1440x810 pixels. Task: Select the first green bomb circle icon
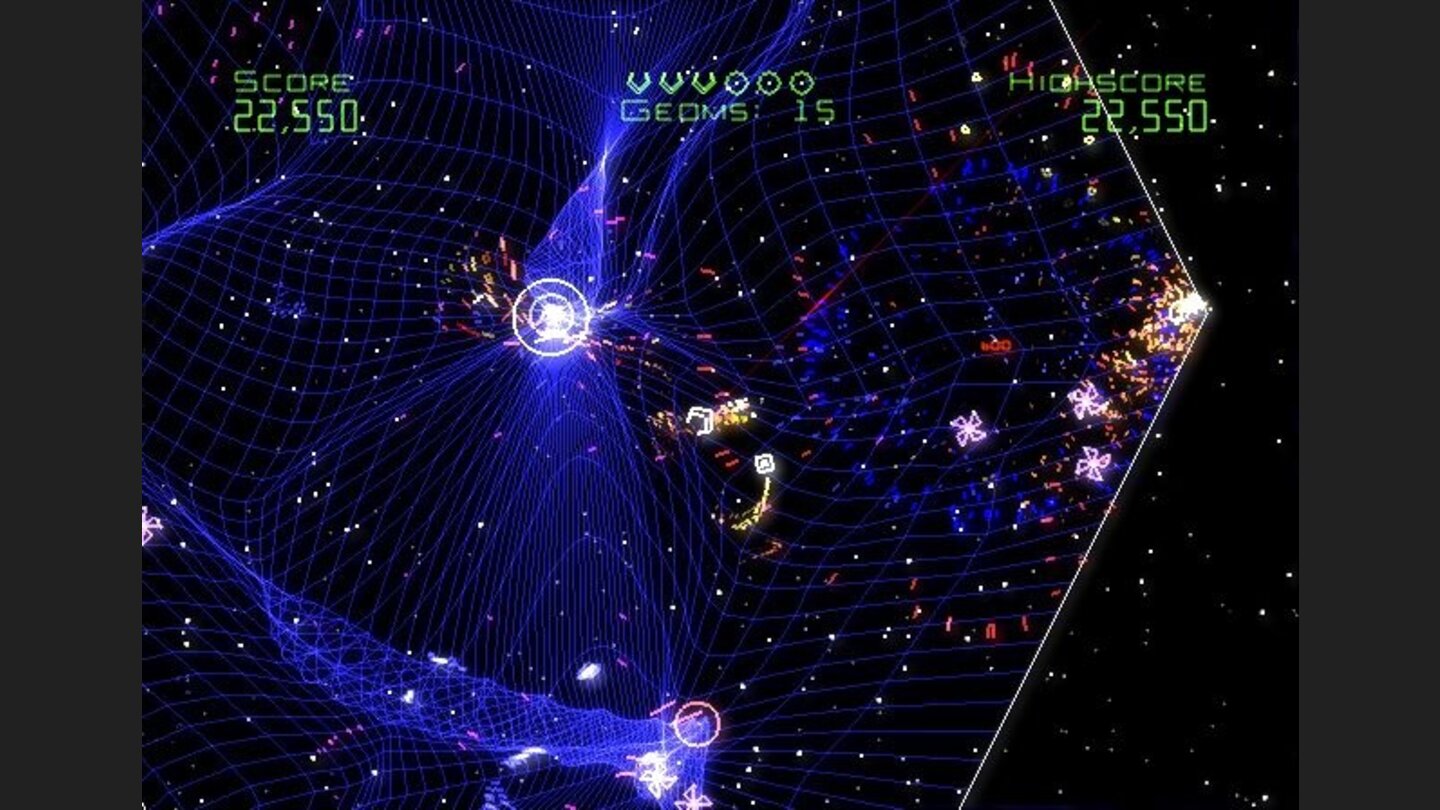737,85
